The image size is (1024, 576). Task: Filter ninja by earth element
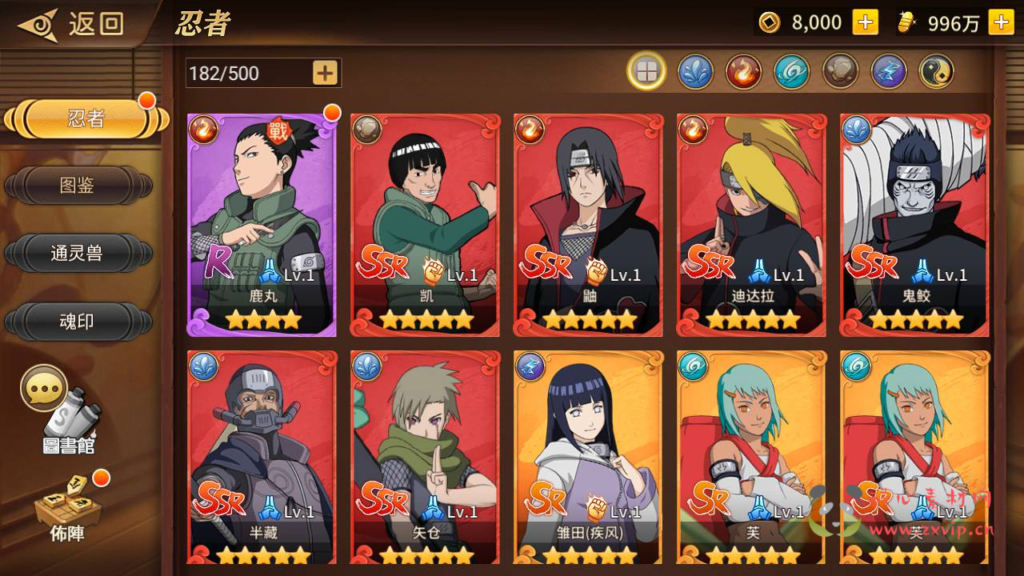[839, 71]
